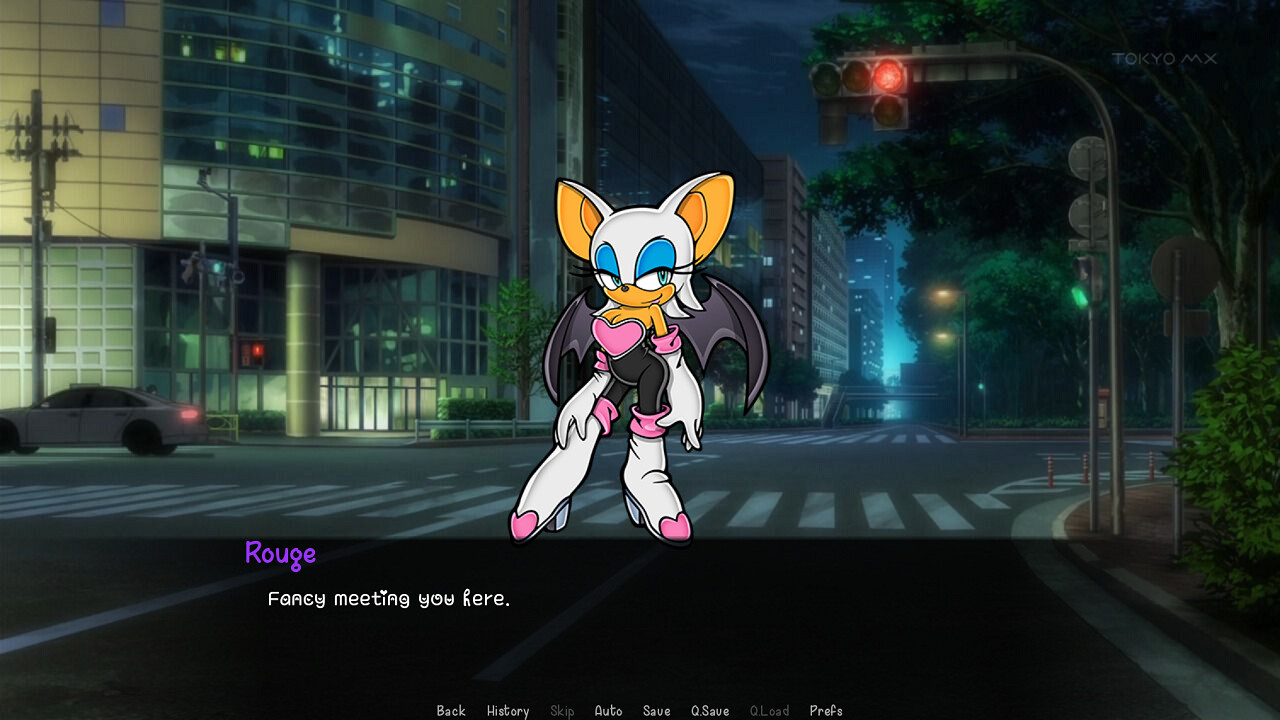
Task: Load the quick save using Q.Load
Action: coord(770,711)
